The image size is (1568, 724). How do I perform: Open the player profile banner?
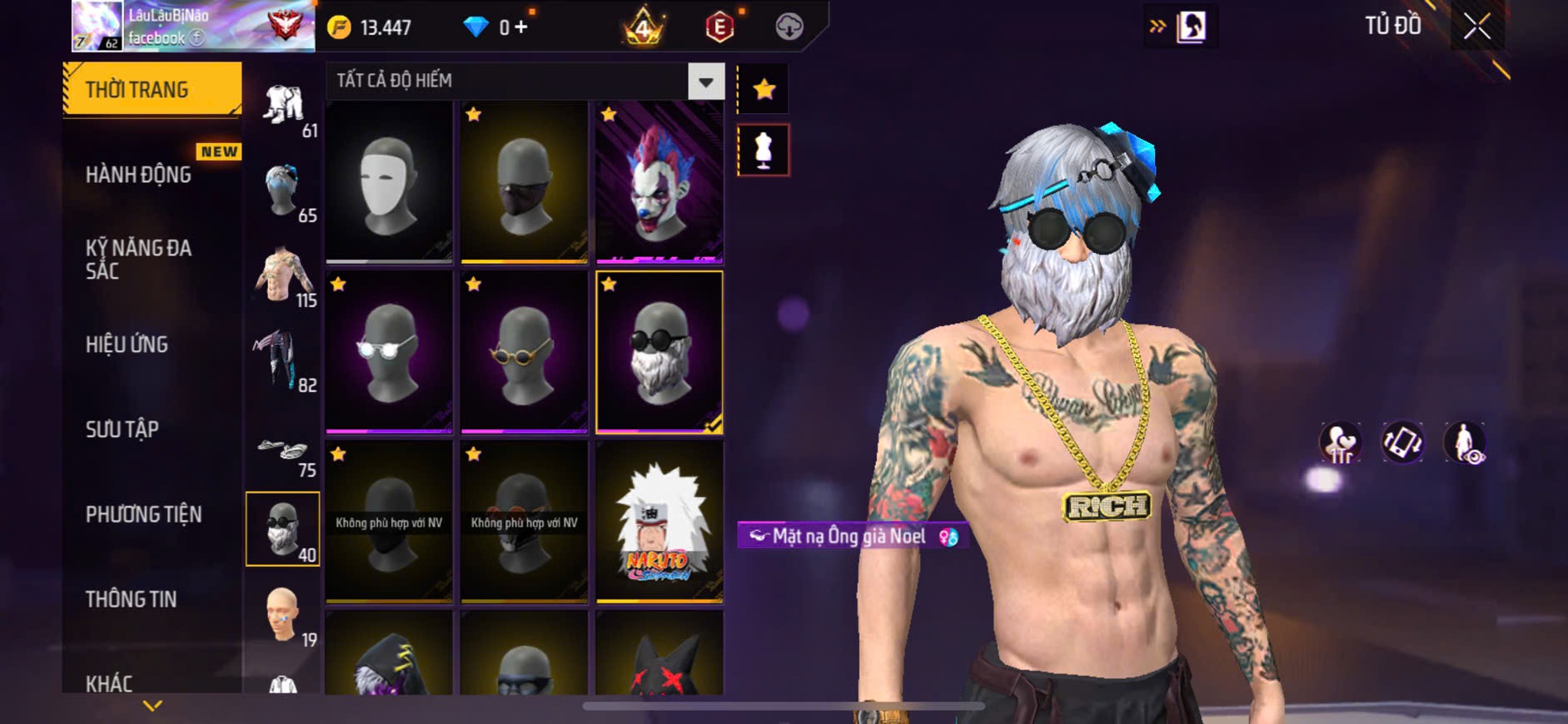[x=193, y=26]
